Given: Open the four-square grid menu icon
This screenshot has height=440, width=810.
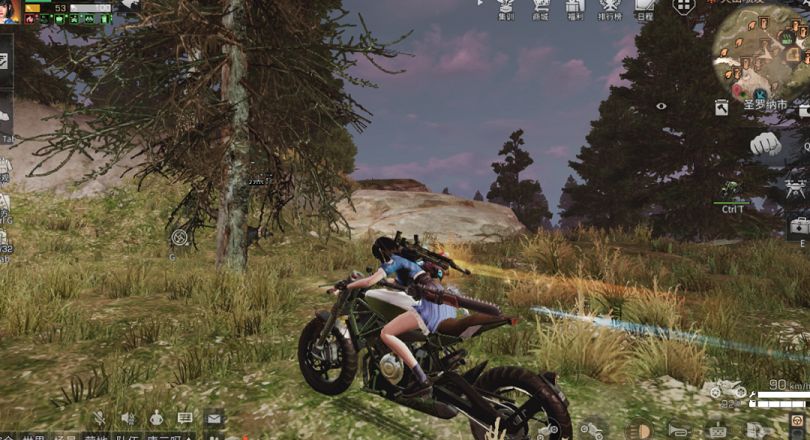Looking at the screenshot, I should (683, 7).
